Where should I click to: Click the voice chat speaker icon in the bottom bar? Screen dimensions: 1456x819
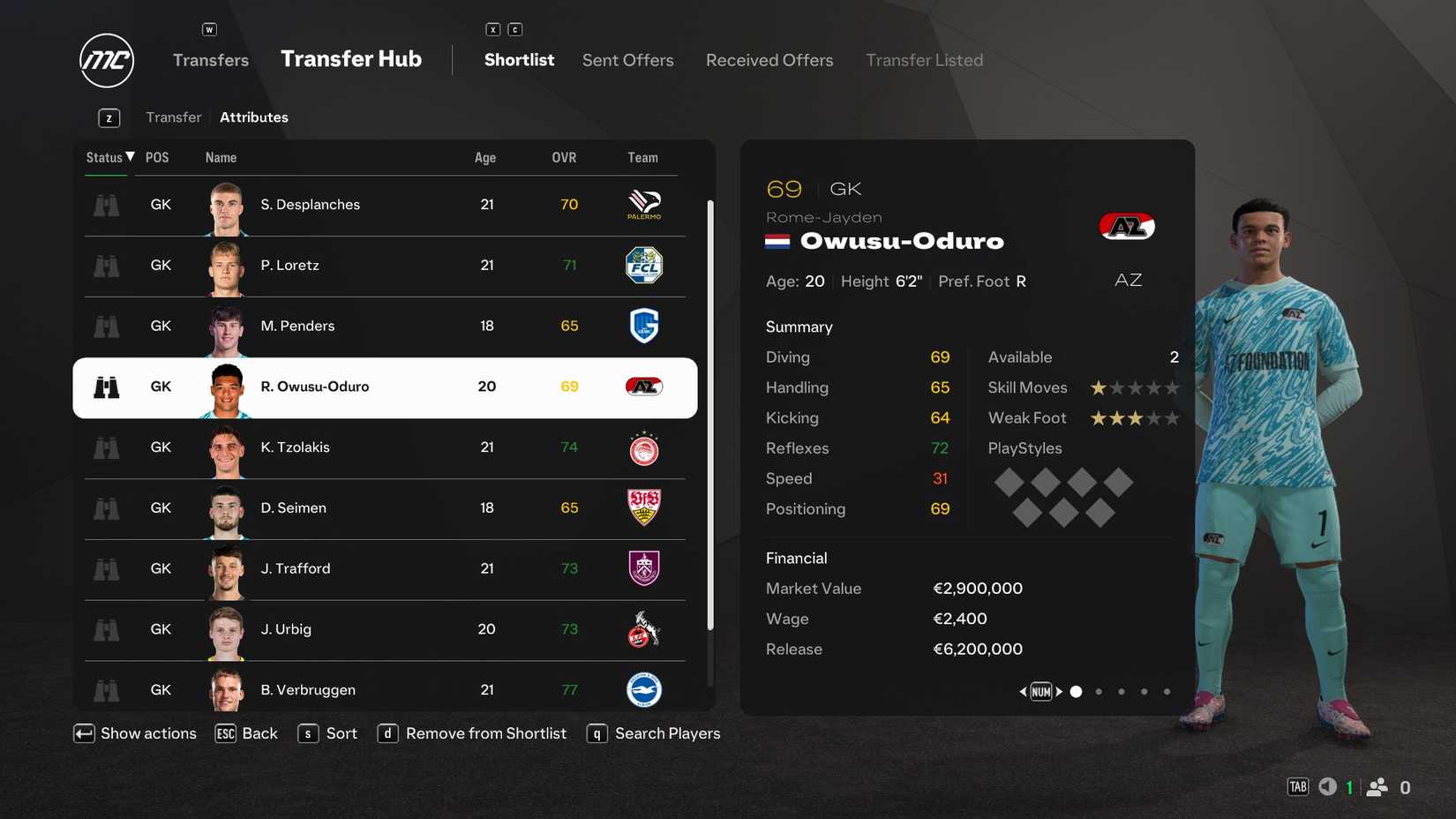(x=1327, y=786)
